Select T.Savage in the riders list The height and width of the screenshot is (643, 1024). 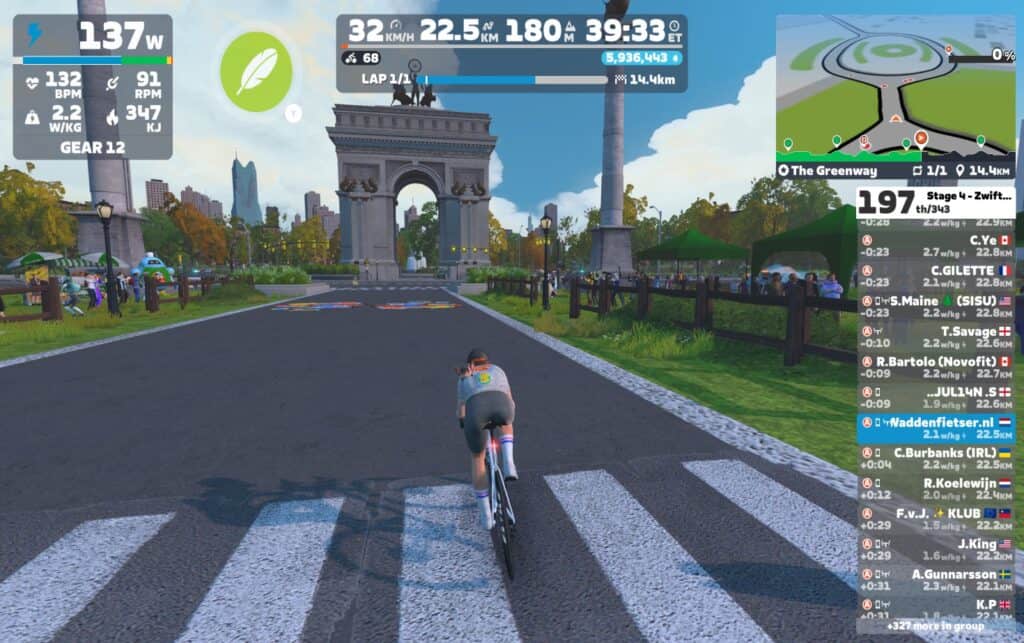coord(936,337)
